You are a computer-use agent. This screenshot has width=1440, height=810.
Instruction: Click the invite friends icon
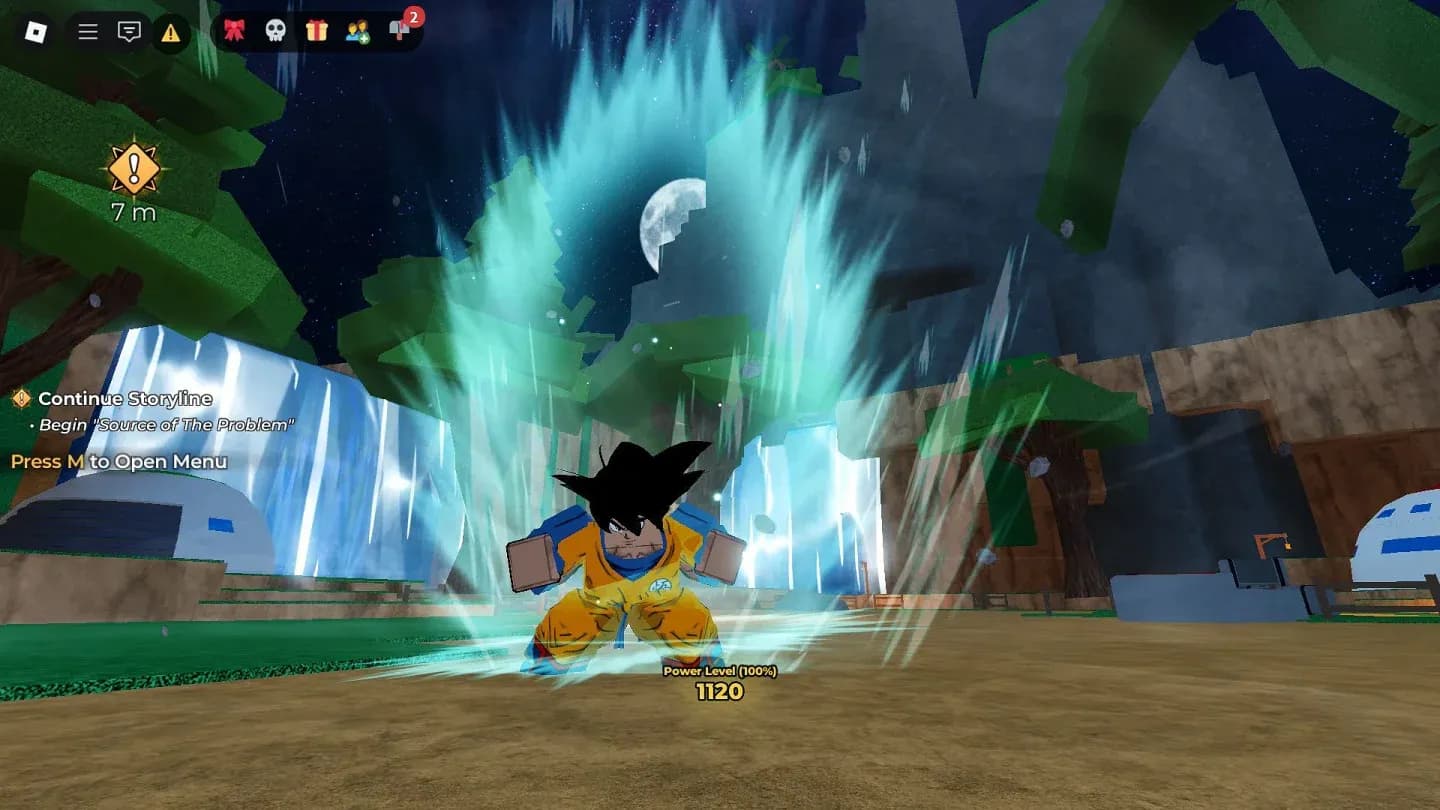point(357,31)
